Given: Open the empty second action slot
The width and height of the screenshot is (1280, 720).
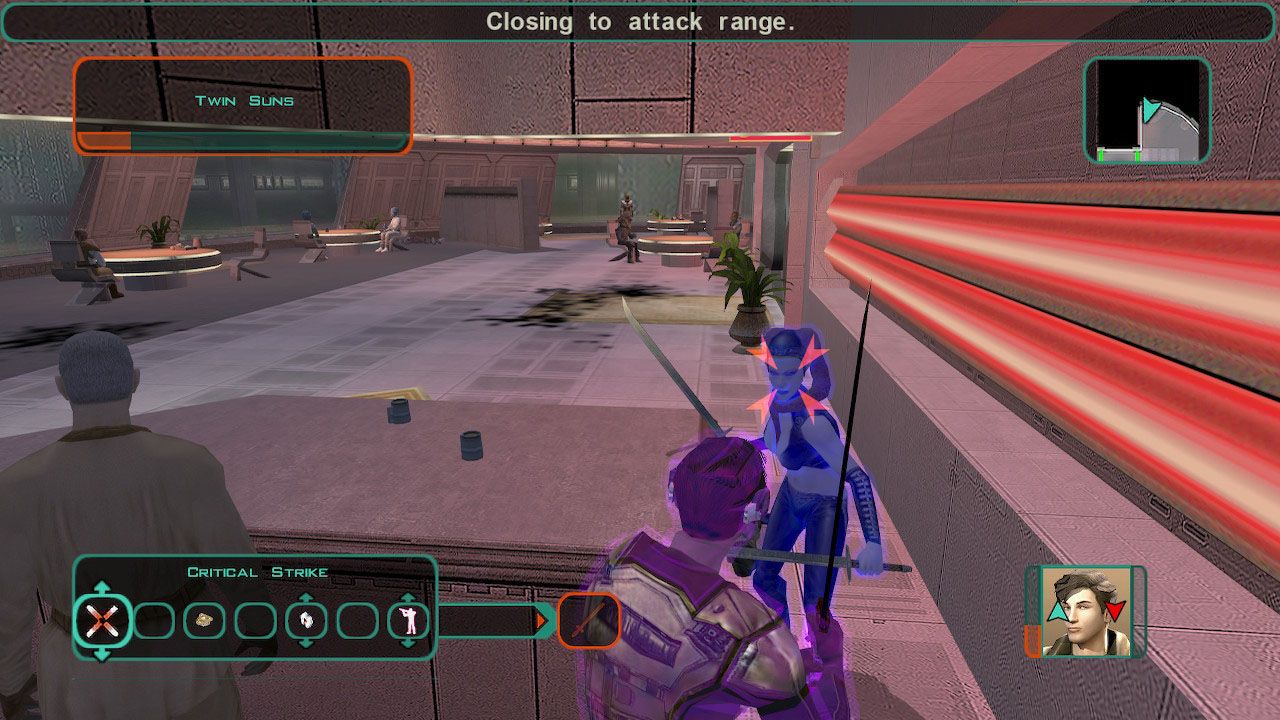Looking at the screenshot, I should click(x=153, y=619).
